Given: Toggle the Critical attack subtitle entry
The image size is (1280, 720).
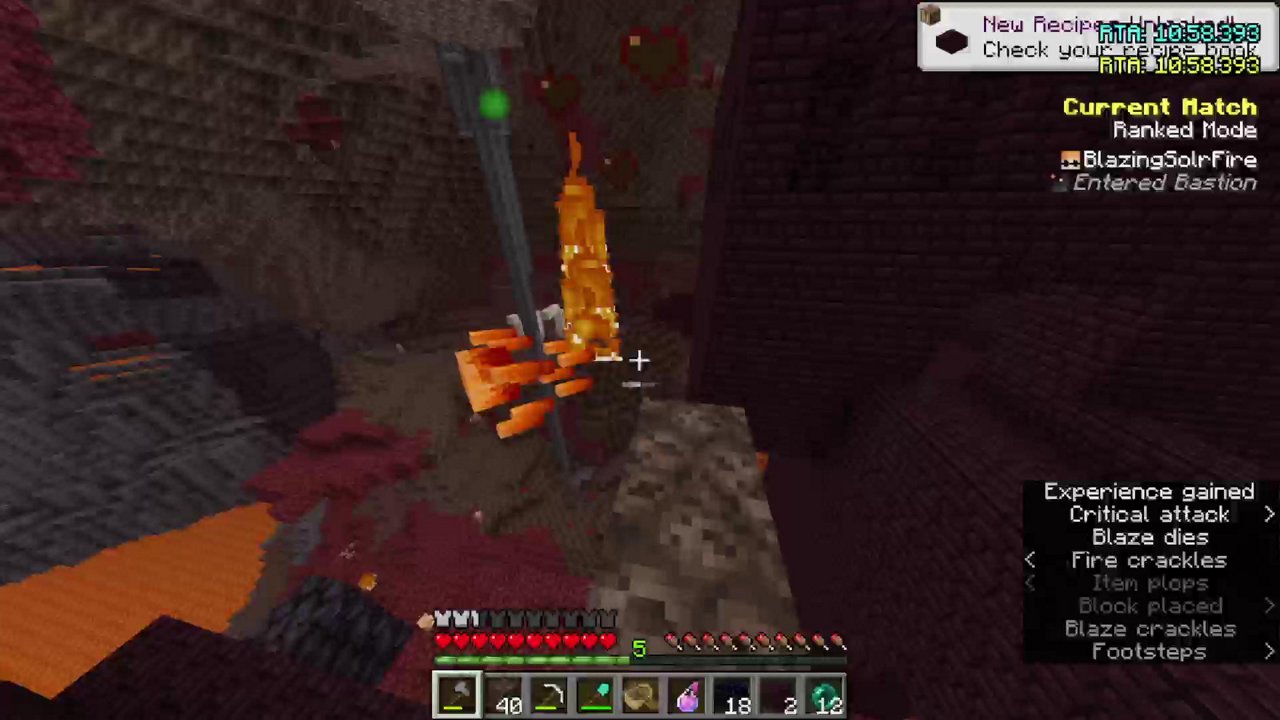Looking at the screenshot, I should (x=1149, y=514).
